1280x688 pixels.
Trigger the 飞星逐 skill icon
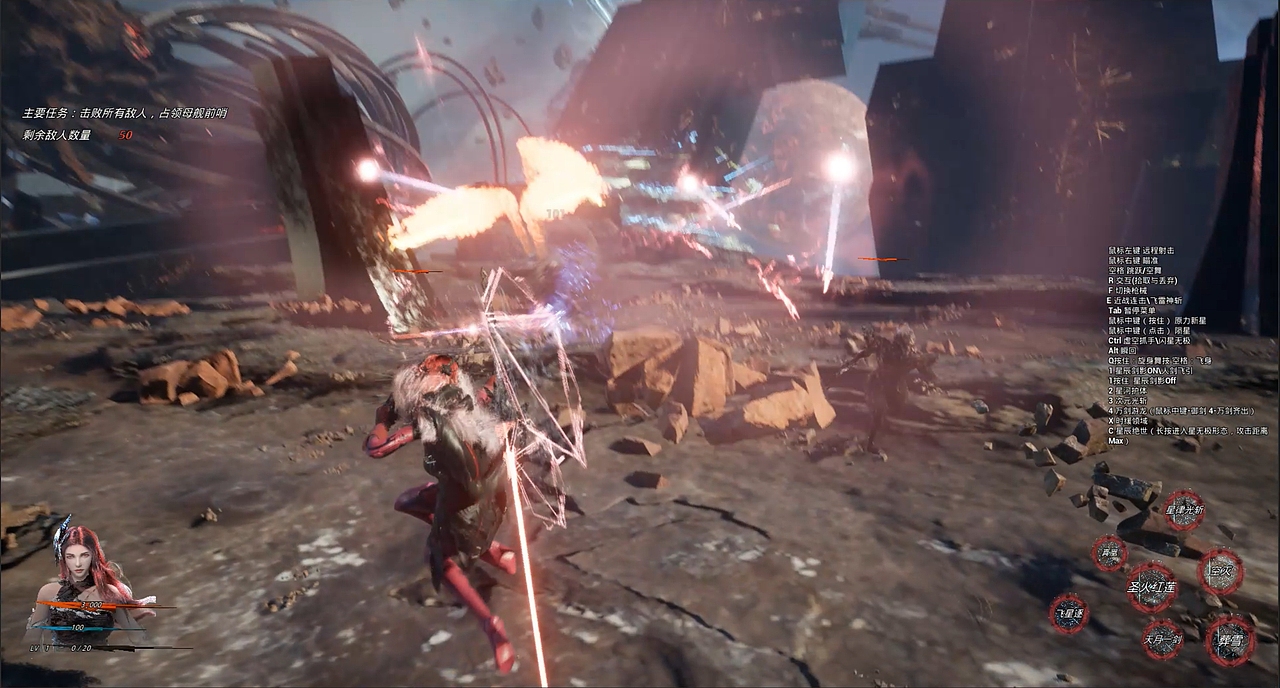1069,613
